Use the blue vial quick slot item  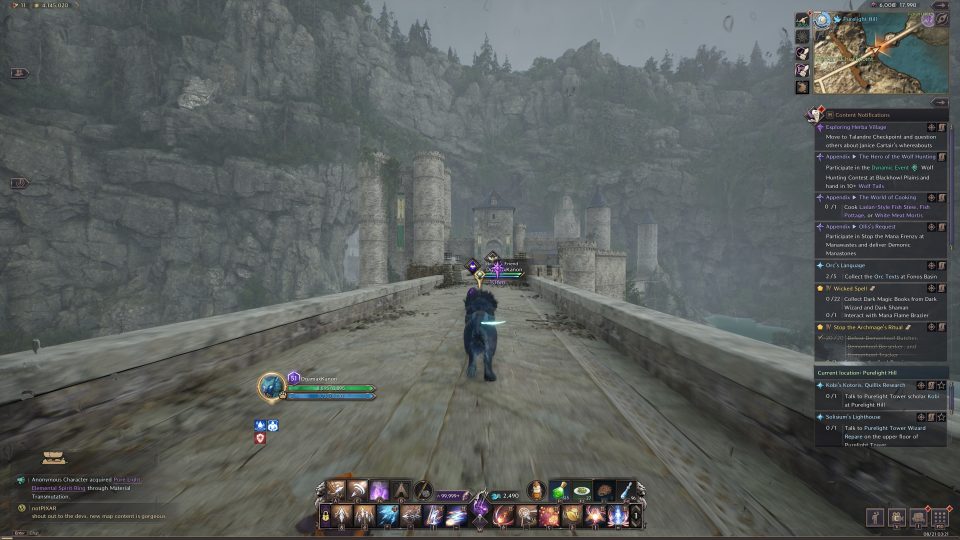tap(626, 490)
